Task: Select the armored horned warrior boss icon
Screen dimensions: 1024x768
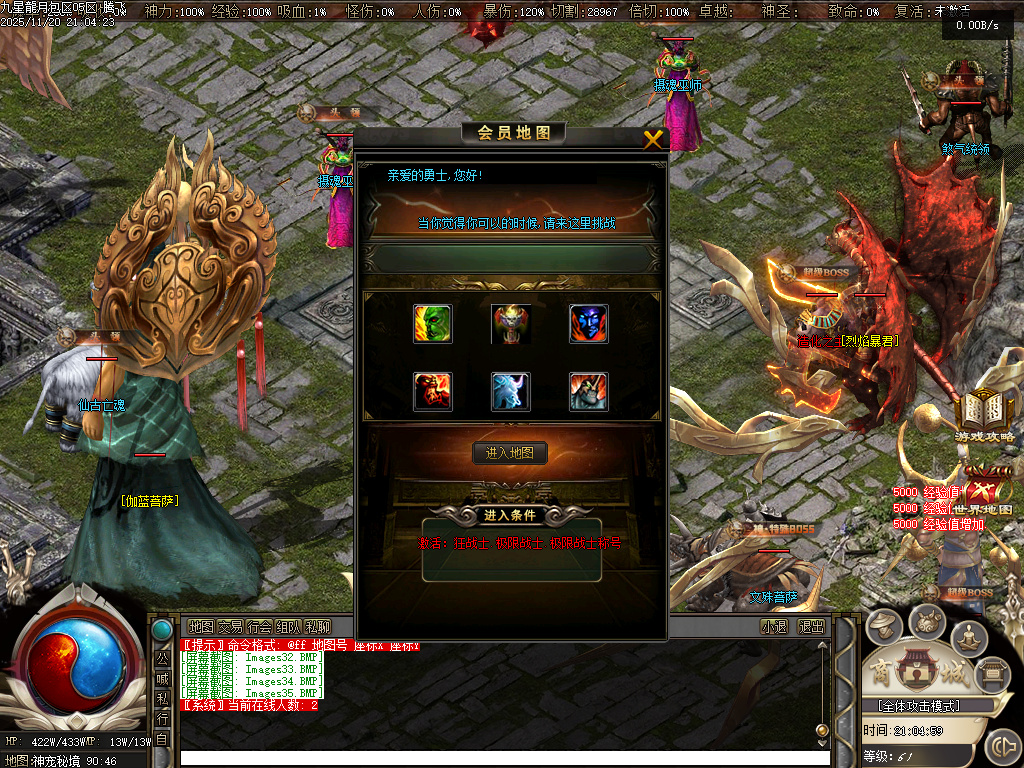Action: coord(589,392)
